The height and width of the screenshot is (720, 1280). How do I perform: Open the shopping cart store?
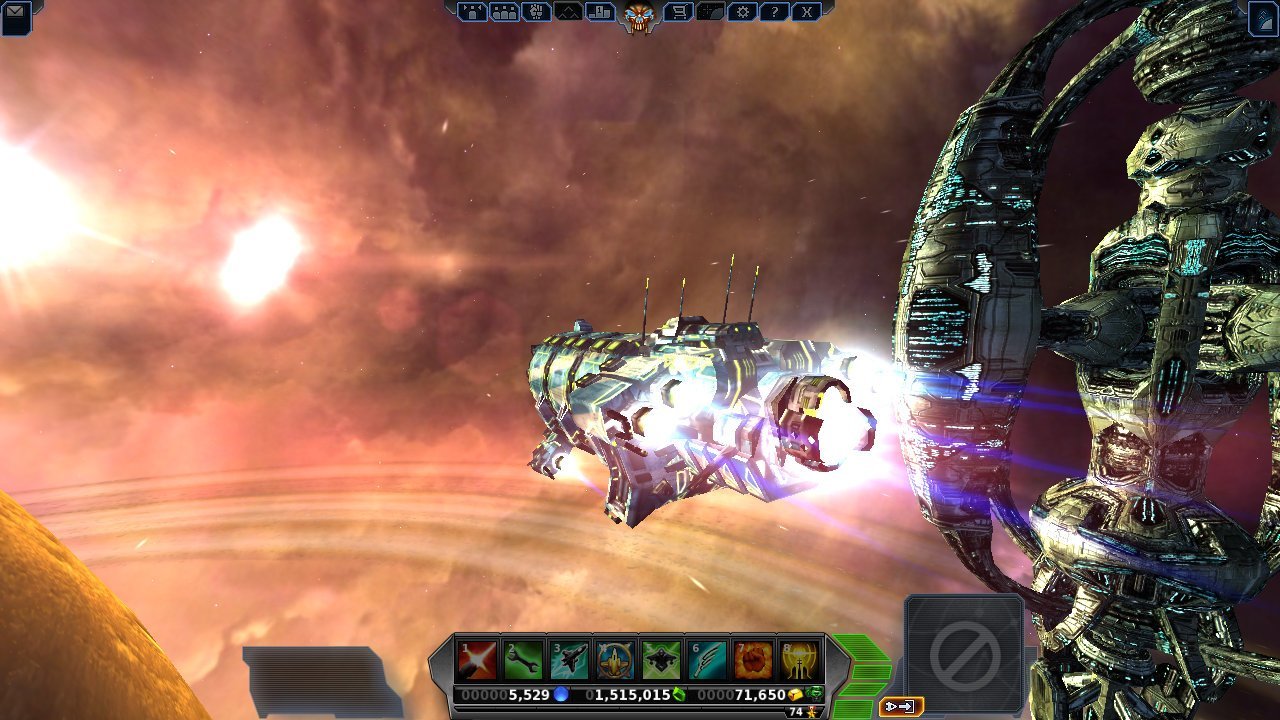click(x=679, y=12)
